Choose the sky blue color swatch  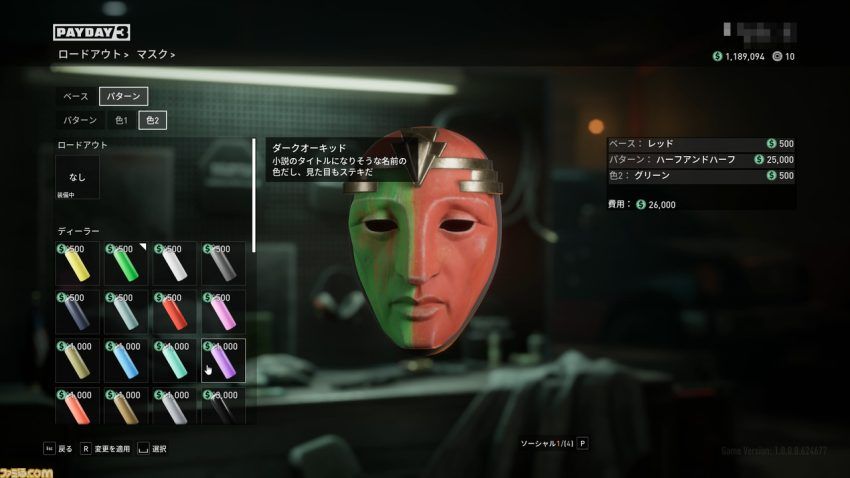pos(125,360)
